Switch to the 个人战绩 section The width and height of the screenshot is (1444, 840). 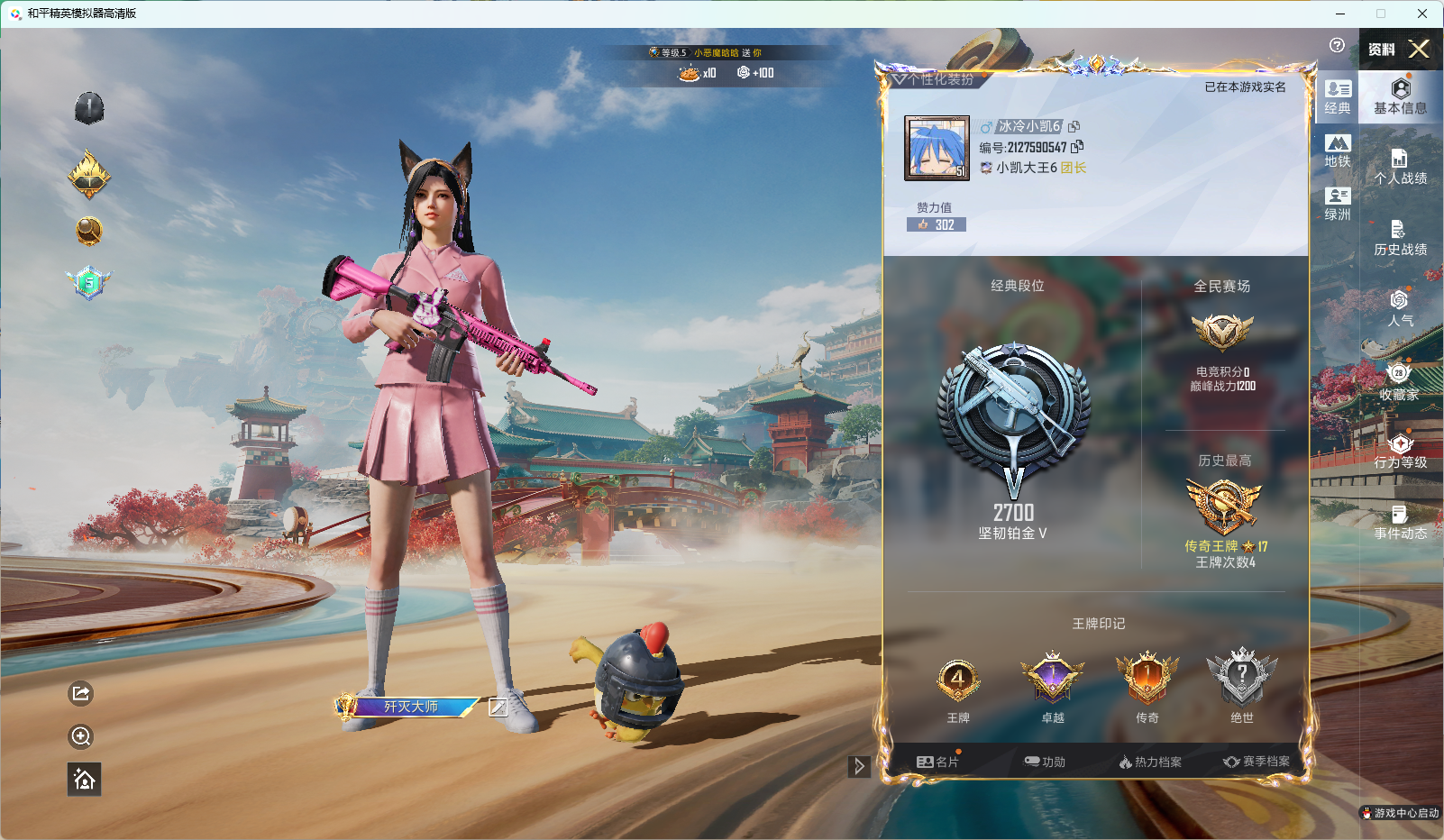[1400, 168]
